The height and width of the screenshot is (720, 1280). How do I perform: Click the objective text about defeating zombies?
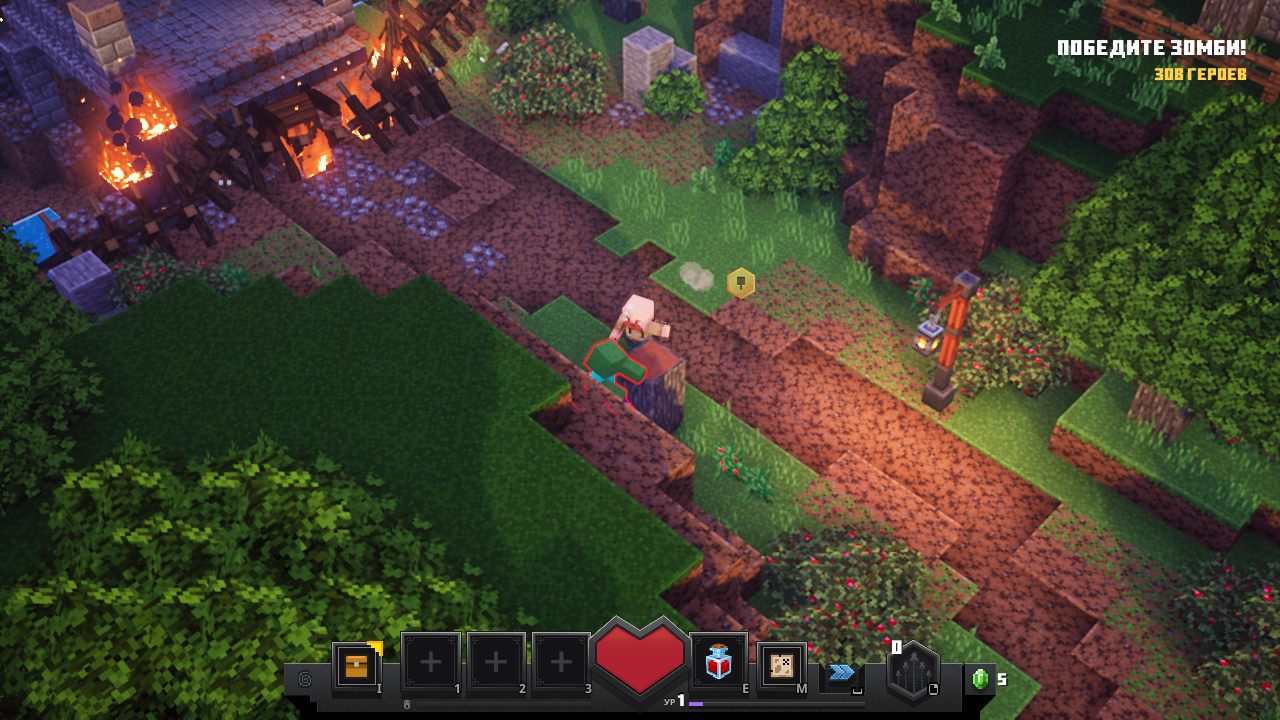[x=1151, y=48]
